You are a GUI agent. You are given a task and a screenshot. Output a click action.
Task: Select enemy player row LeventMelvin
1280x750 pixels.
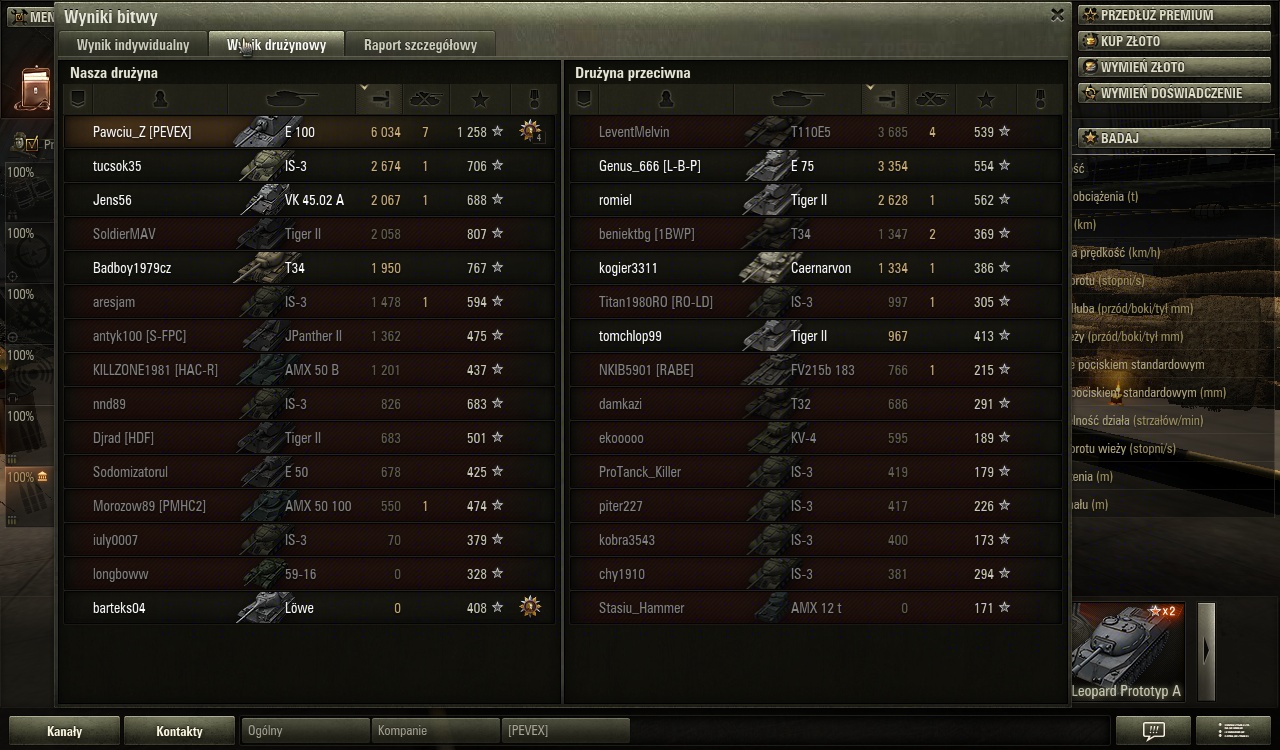(x=815, y=132)
